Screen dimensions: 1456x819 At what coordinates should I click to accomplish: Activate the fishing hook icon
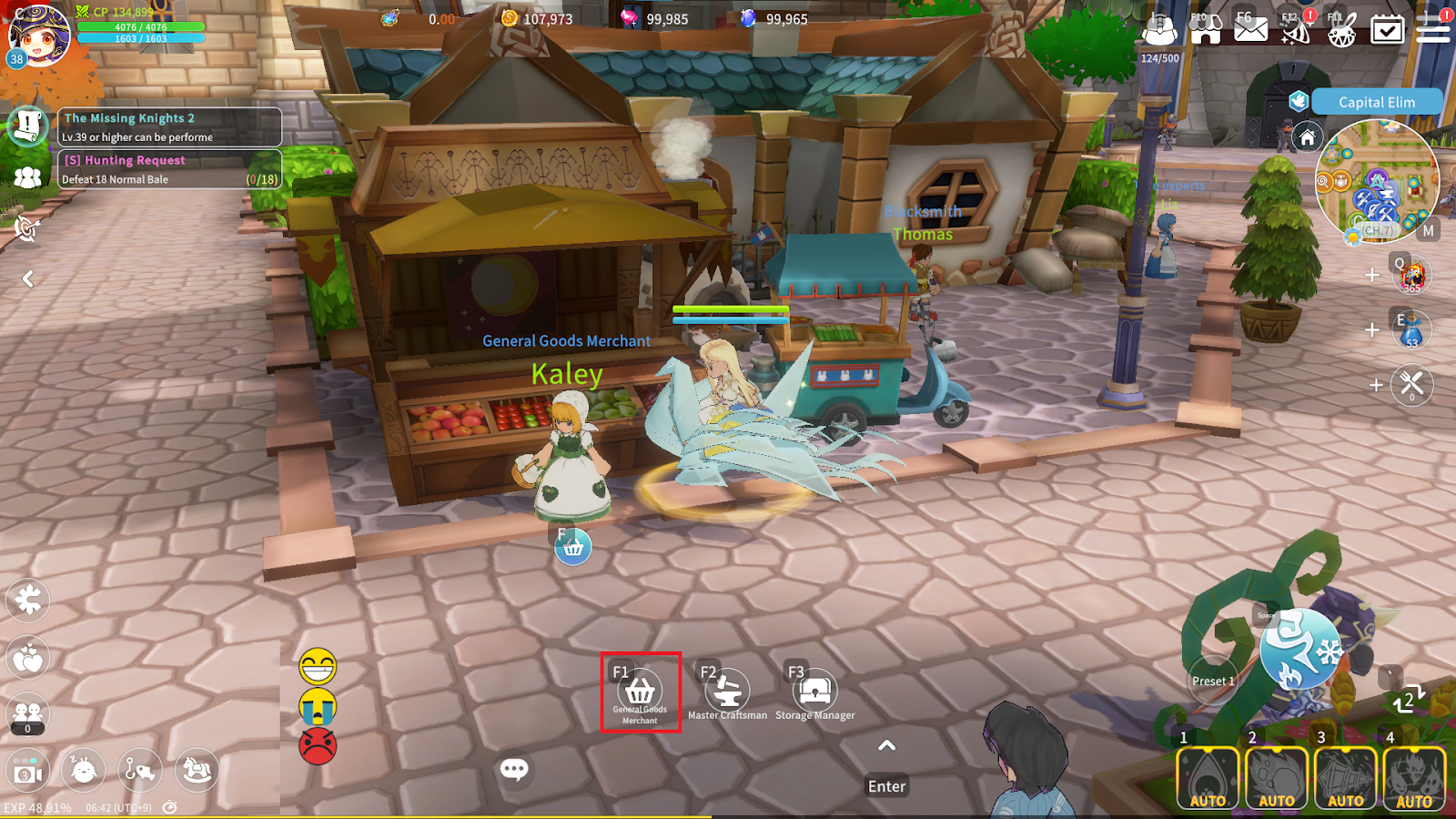click(139, 771)
